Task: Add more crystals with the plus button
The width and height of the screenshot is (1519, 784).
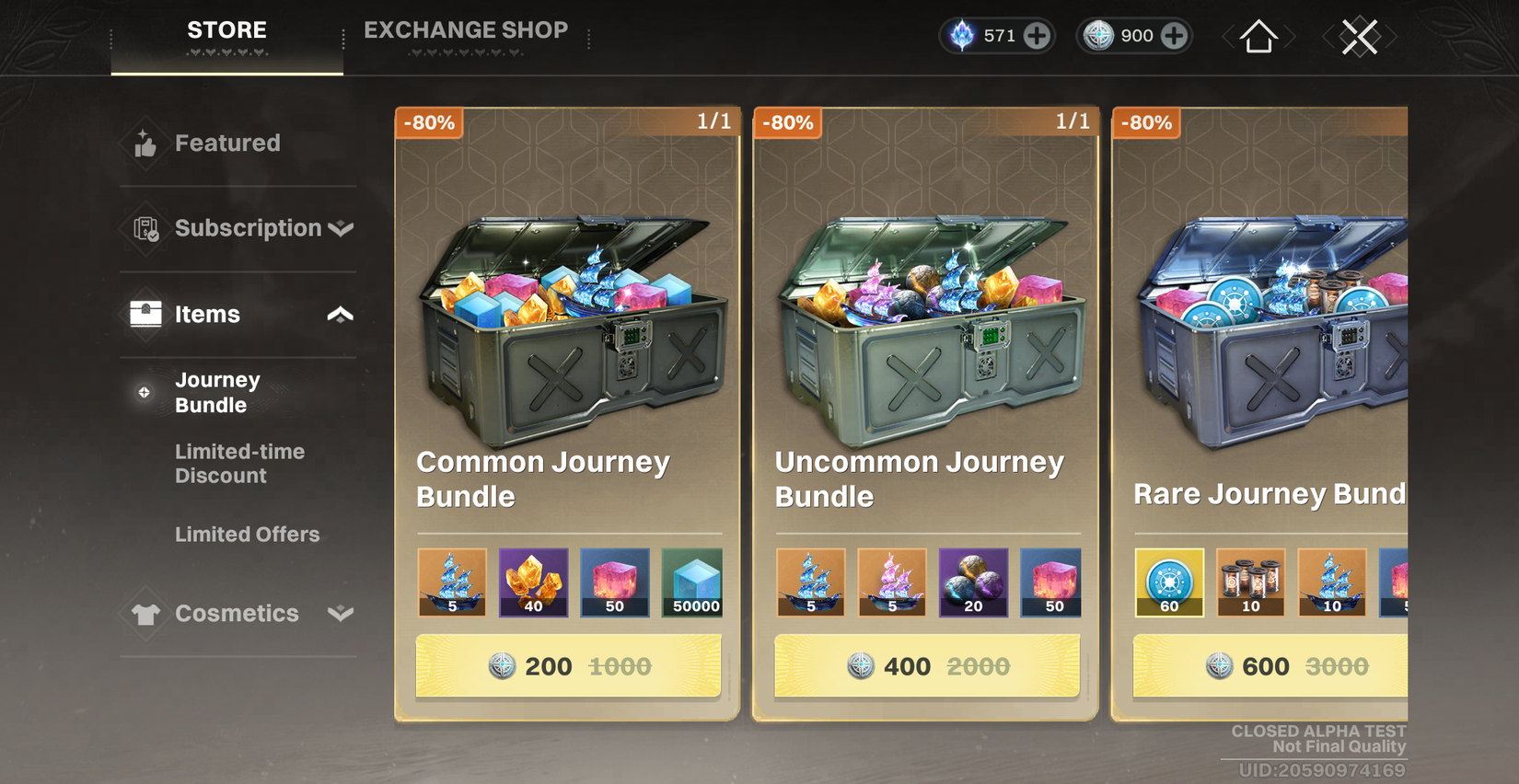Action: [1038, 36]
